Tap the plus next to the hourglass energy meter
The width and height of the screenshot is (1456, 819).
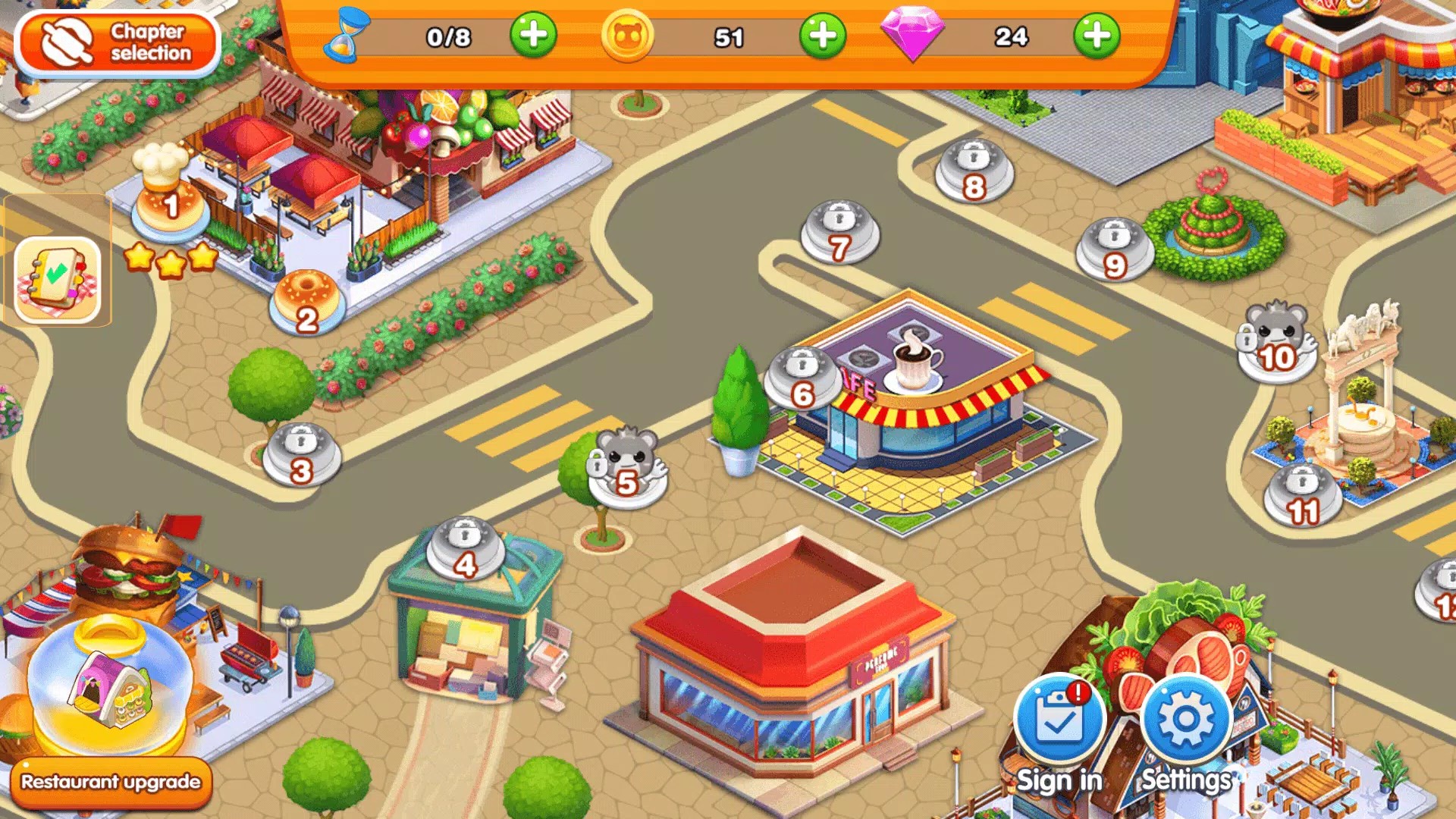(535, 36)
